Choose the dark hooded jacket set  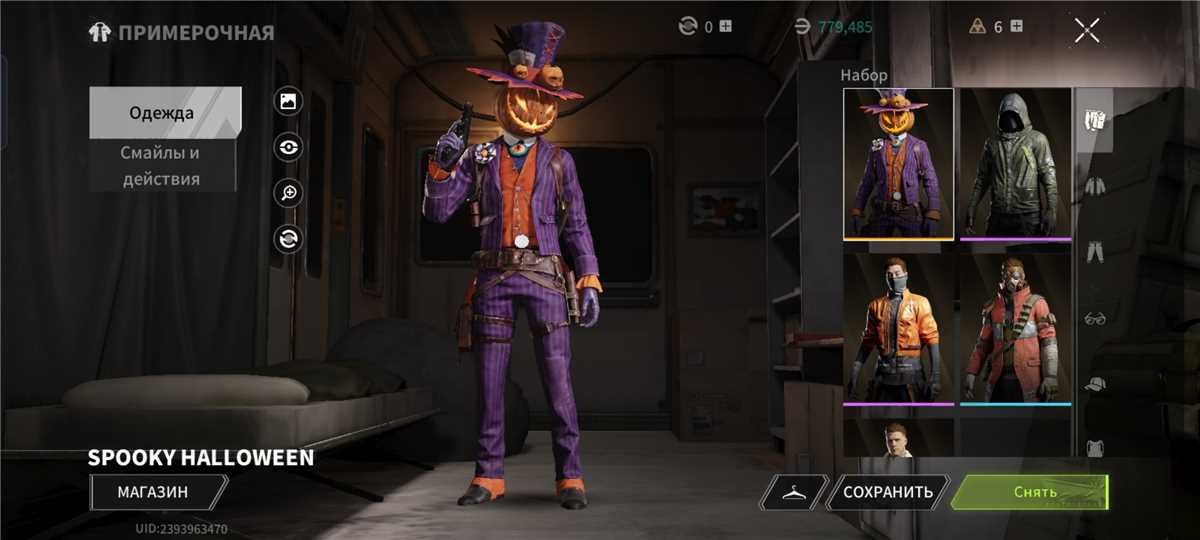[1015, 164]
